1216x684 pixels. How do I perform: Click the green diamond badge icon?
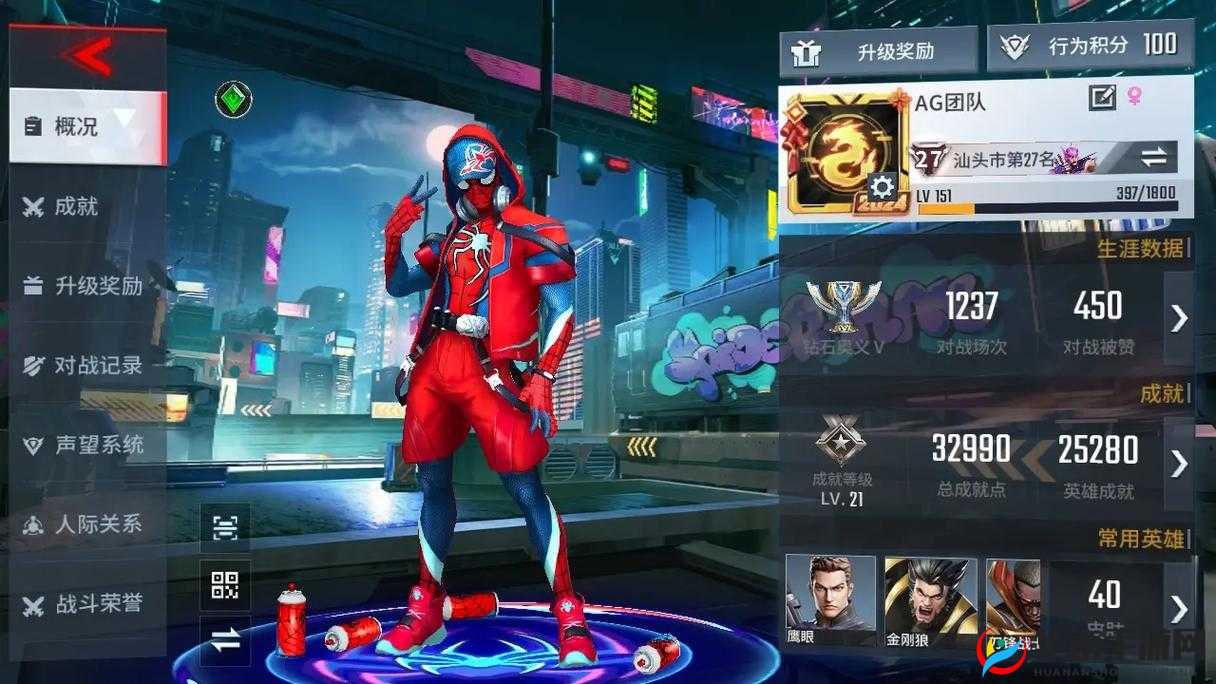pyautogui.click(x=233, y=99)
